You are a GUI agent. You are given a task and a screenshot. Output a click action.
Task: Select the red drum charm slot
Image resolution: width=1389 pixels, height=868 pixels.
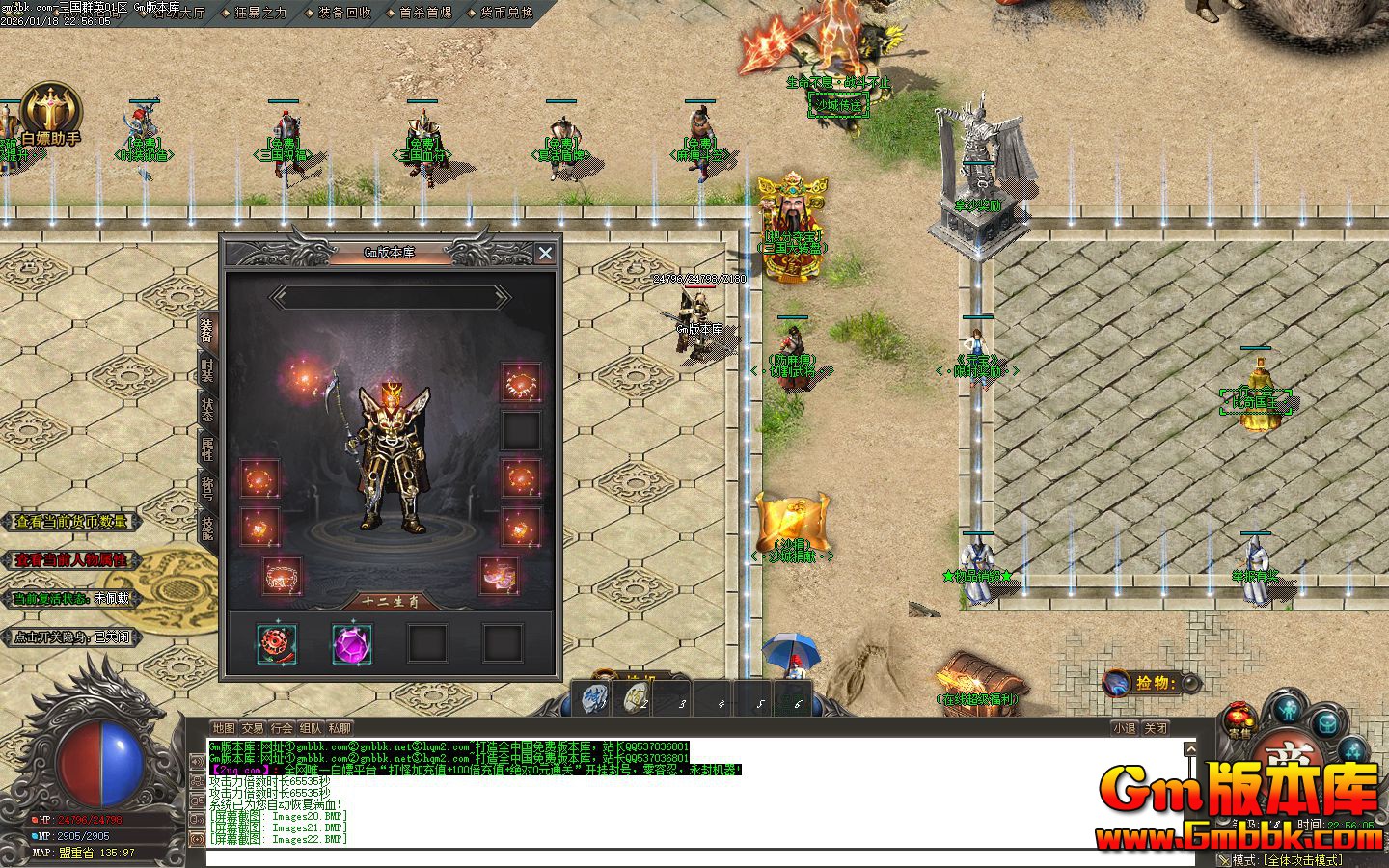point(277,643)
